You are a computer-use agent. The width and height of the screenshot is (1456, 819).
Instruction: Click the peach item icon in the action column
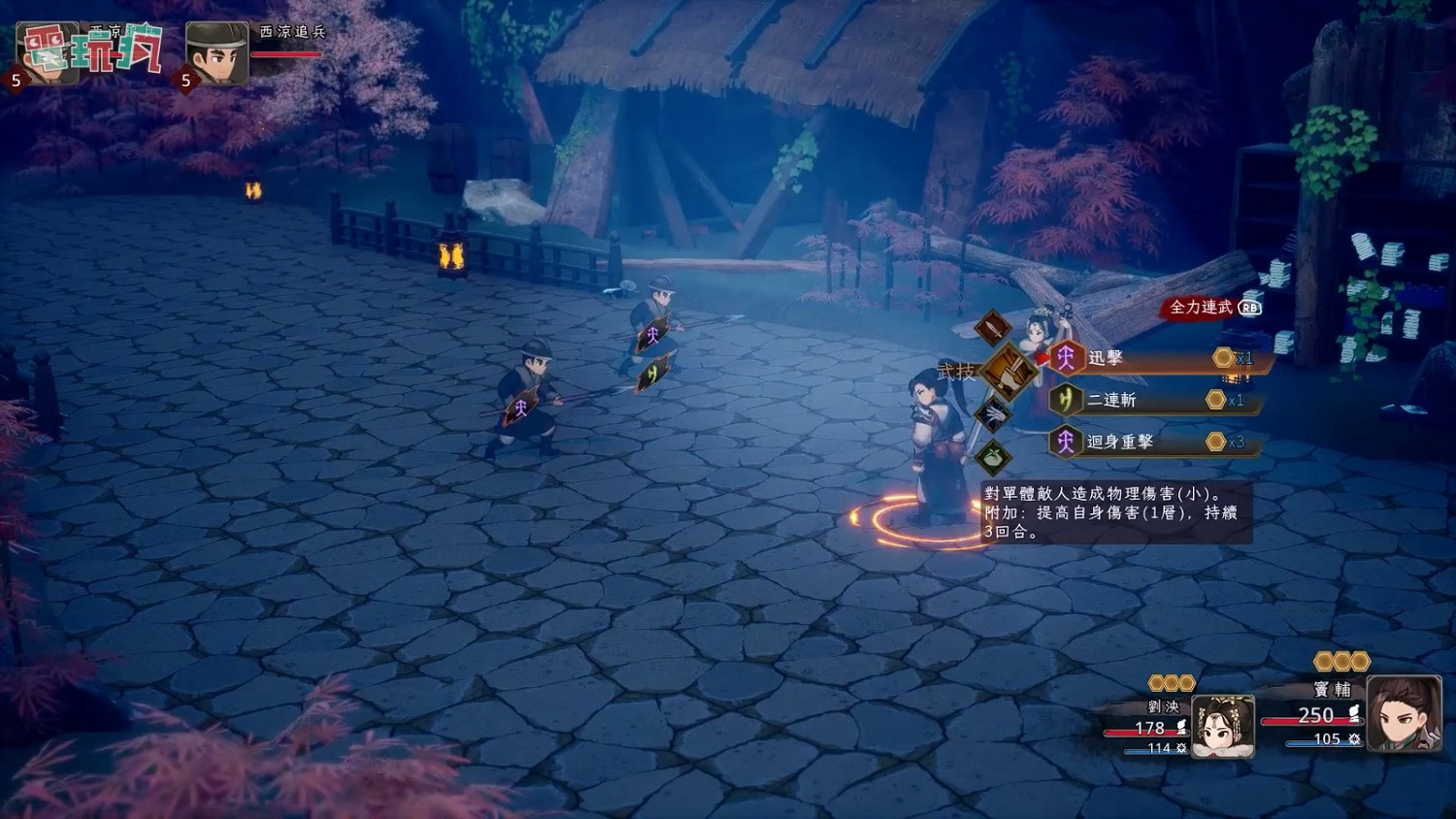(x=992, y=458)
